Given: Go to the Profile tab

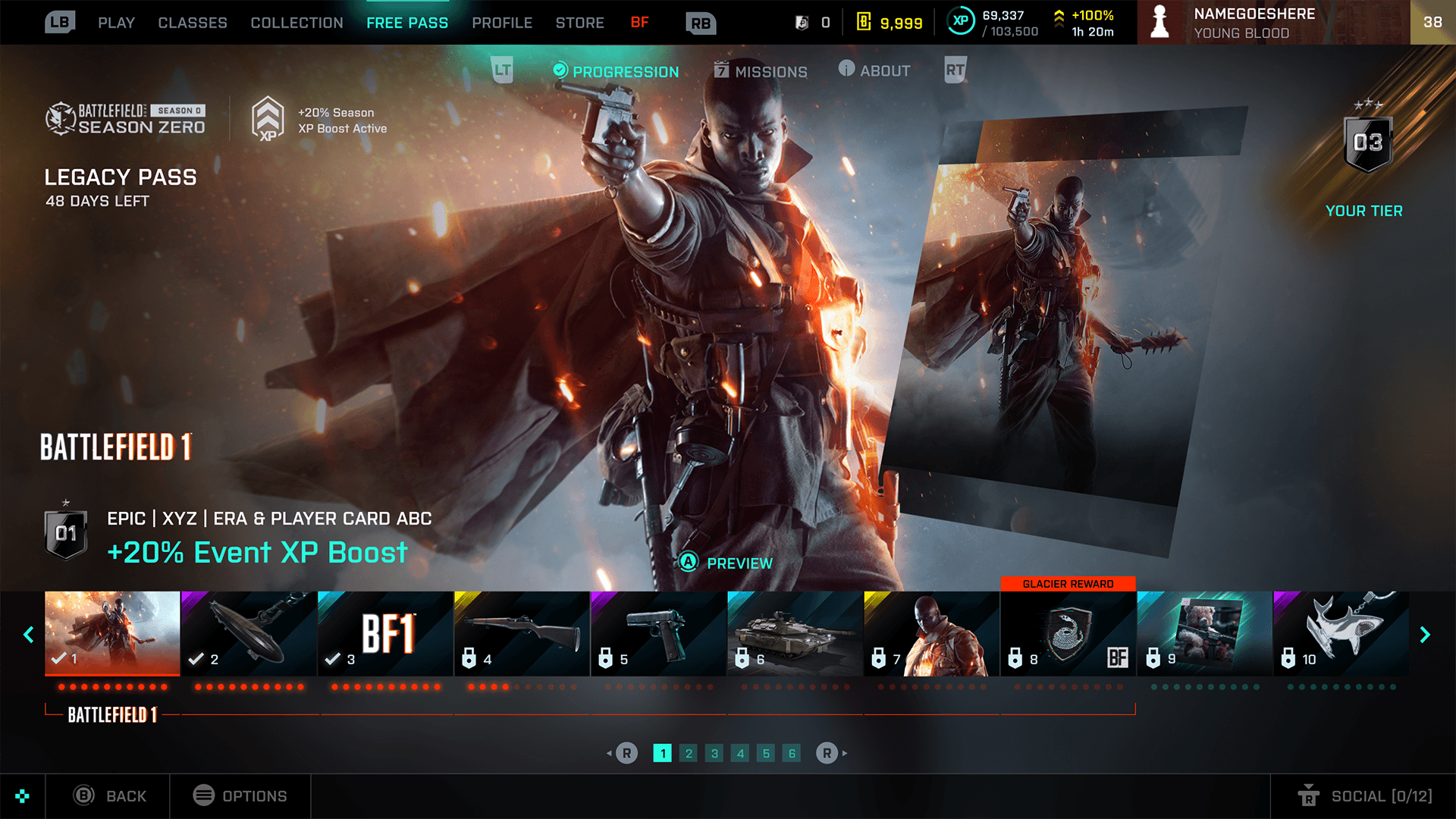Looking at the screenshot, I should [x=502, y=23].
